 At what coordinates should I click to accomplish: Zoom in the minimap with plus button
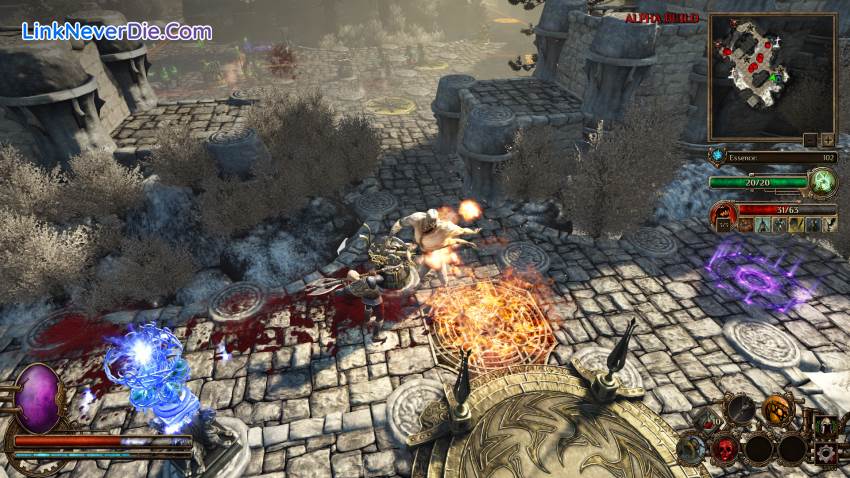[827, 140]
